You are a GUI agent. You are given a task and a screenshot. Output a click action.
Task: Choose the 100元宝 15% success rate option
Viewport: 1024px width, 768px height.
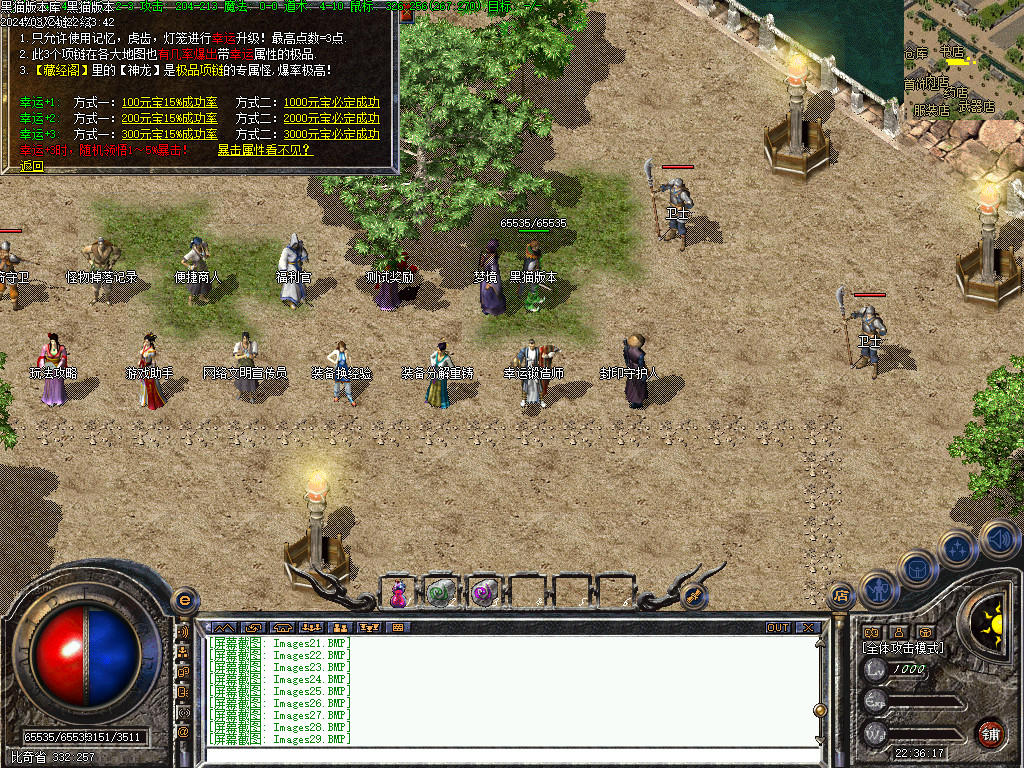(169, 103)
